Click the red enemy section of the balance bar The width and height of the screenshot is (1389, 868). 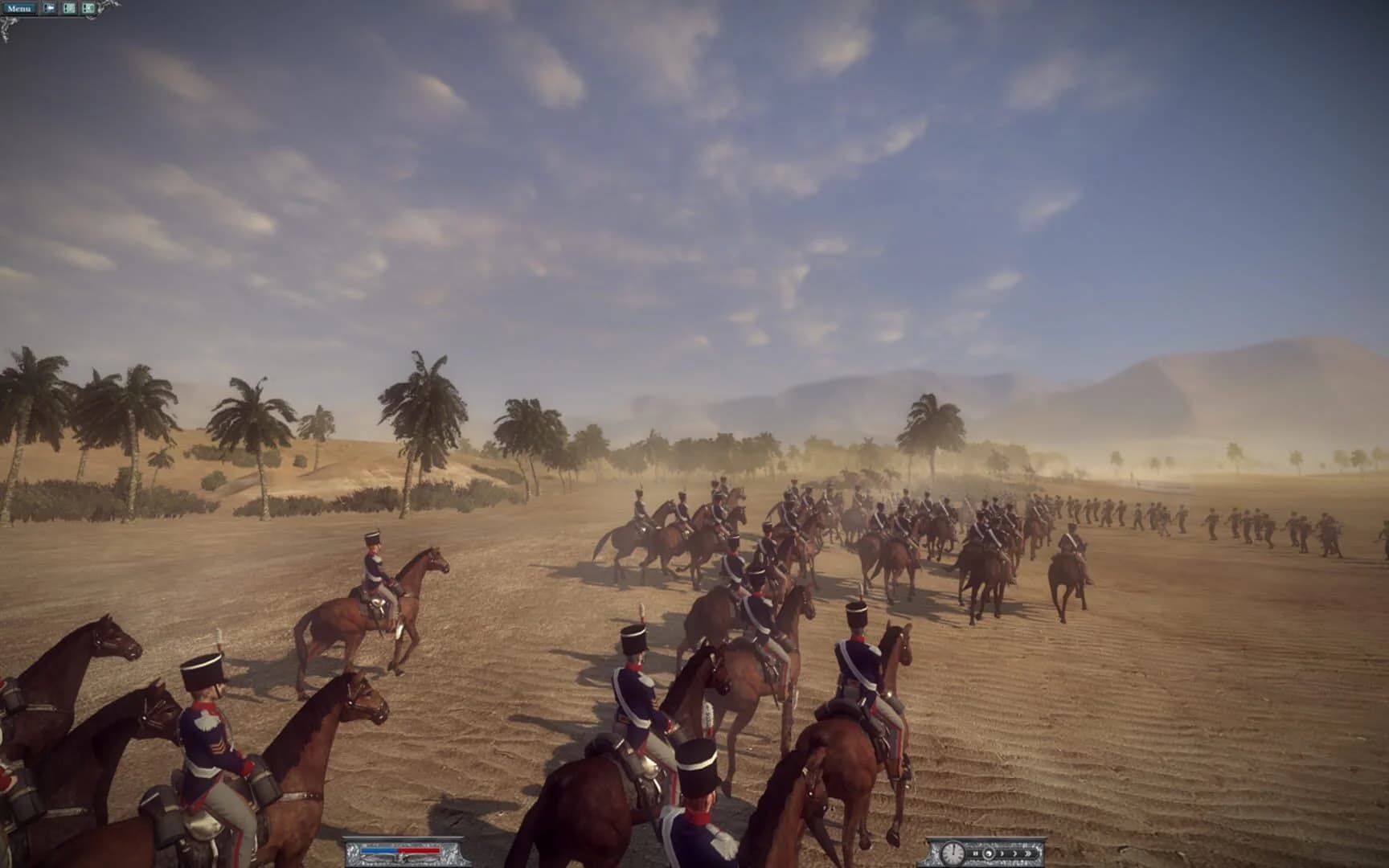(420, 850)
